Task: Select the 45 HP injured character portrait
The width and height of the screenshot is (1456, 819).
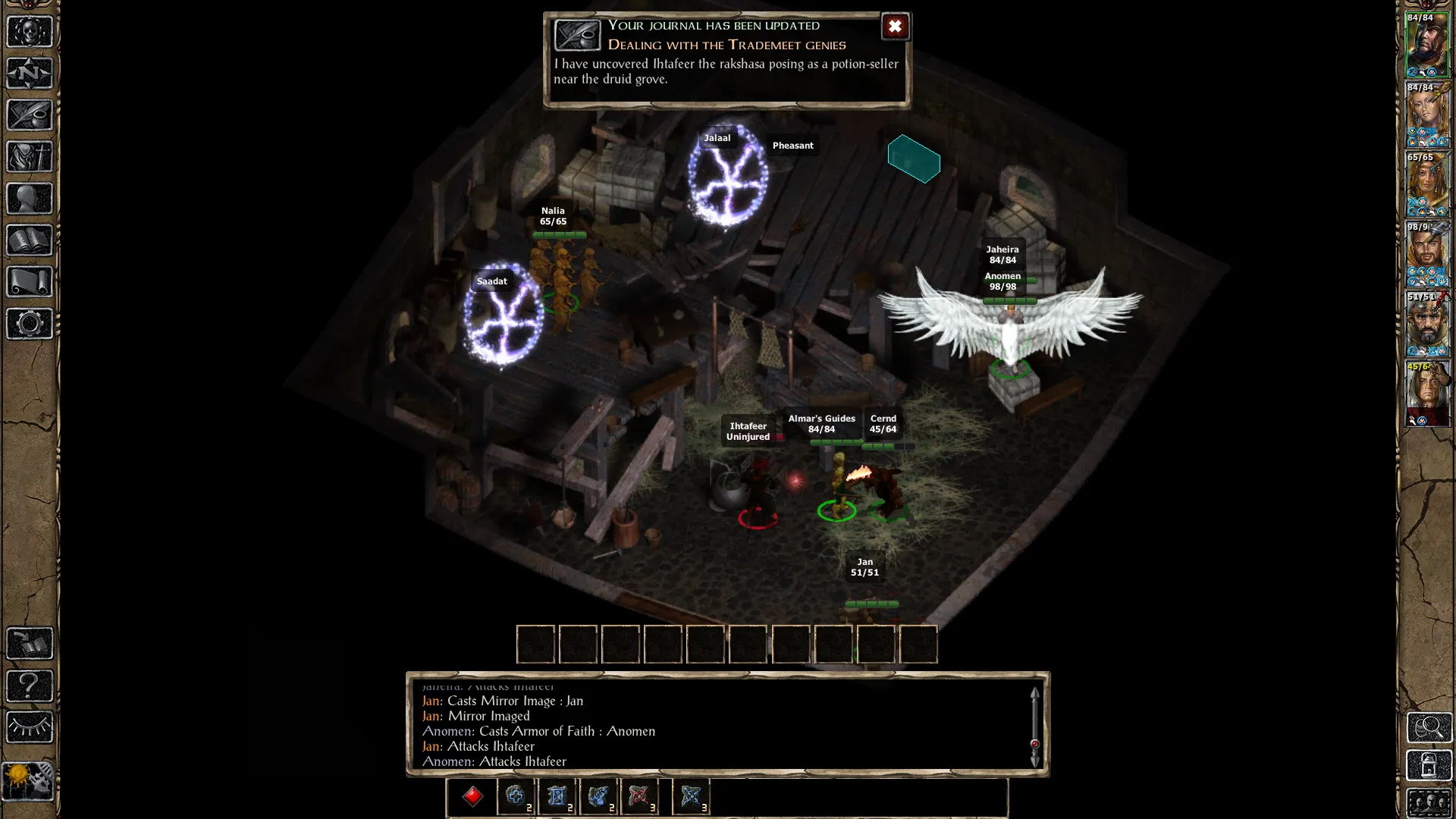Action: click(1427, 394)
